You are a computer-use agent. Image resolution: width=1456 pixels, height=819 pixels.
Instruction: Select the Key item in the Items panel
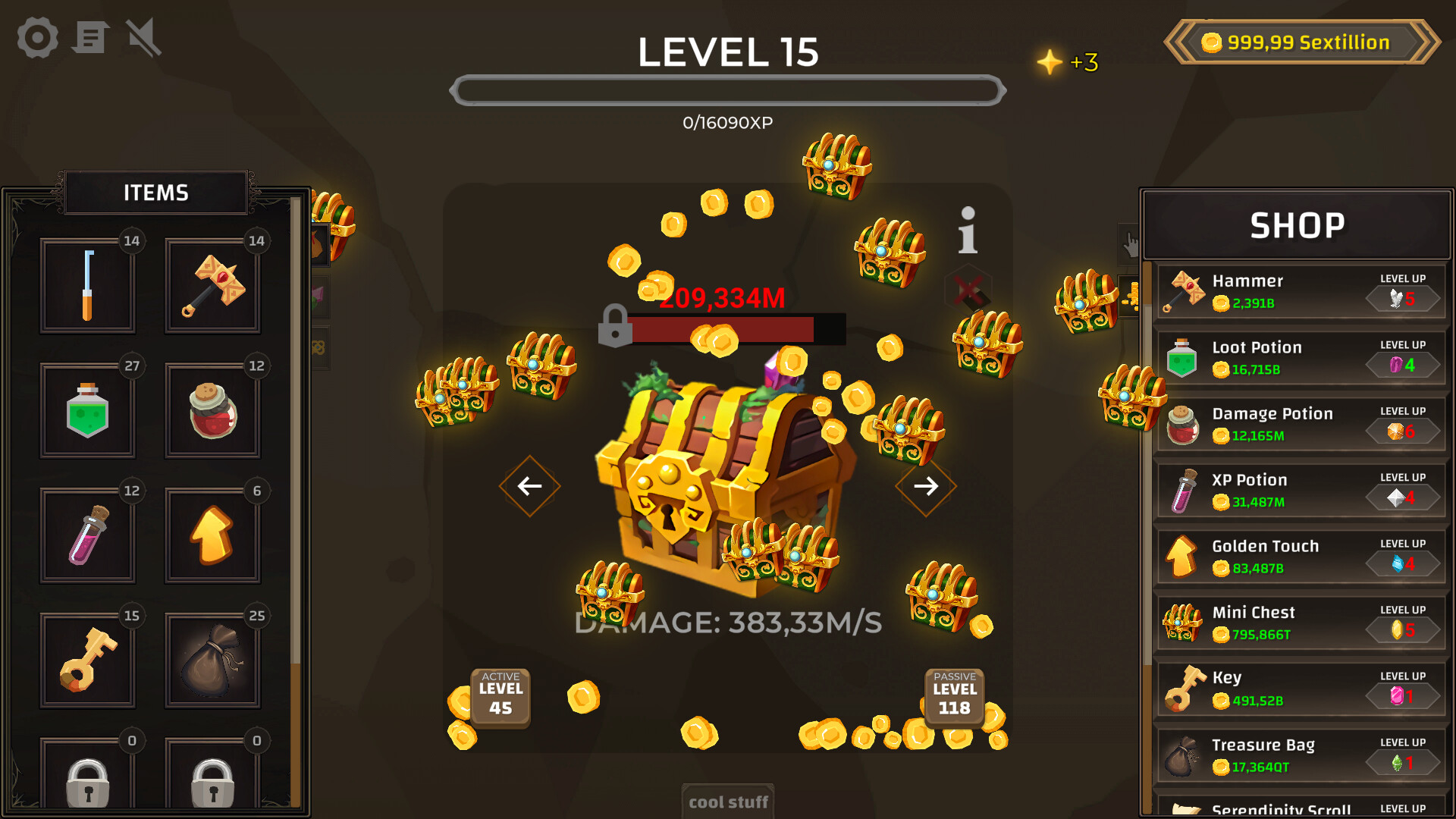point(88,659)
